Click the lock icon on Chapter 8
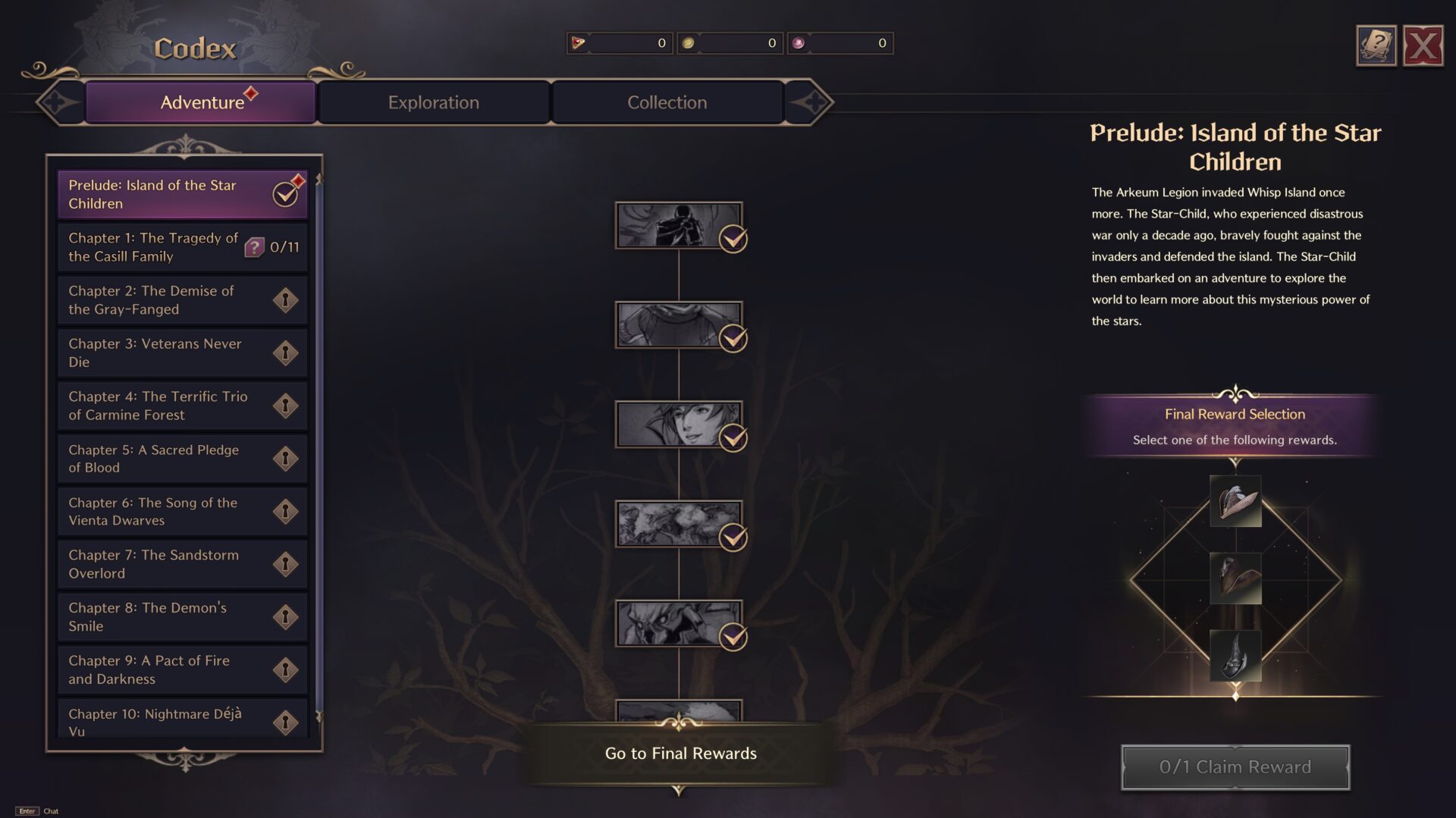Screen dimensions: 1456x818 pos(286,616)
